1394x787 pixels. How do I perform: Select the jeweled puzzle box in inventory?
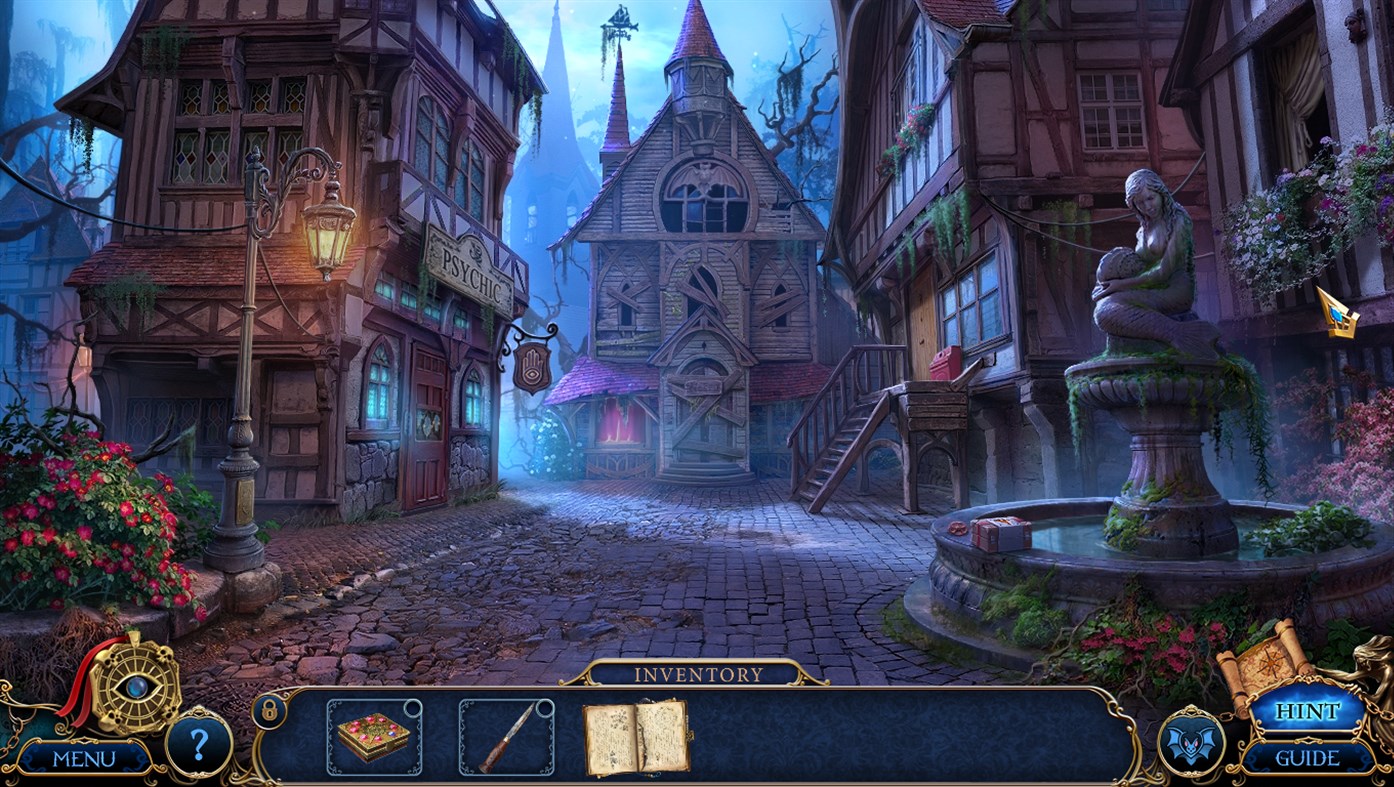point(371,738)
